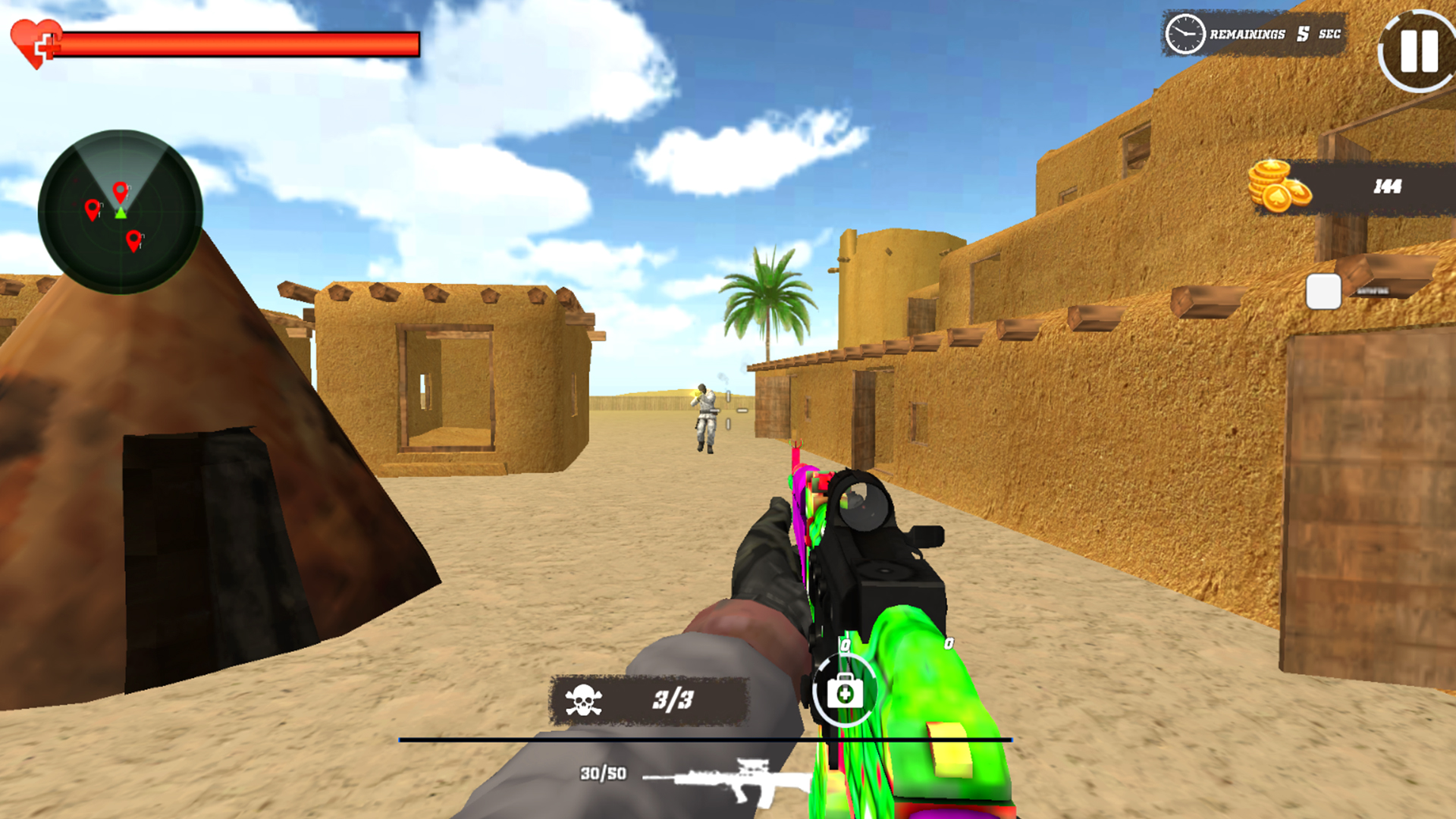Click the 144 coin counter panel
Screen dimensions: 1456x819
(x=1365, y=184)
